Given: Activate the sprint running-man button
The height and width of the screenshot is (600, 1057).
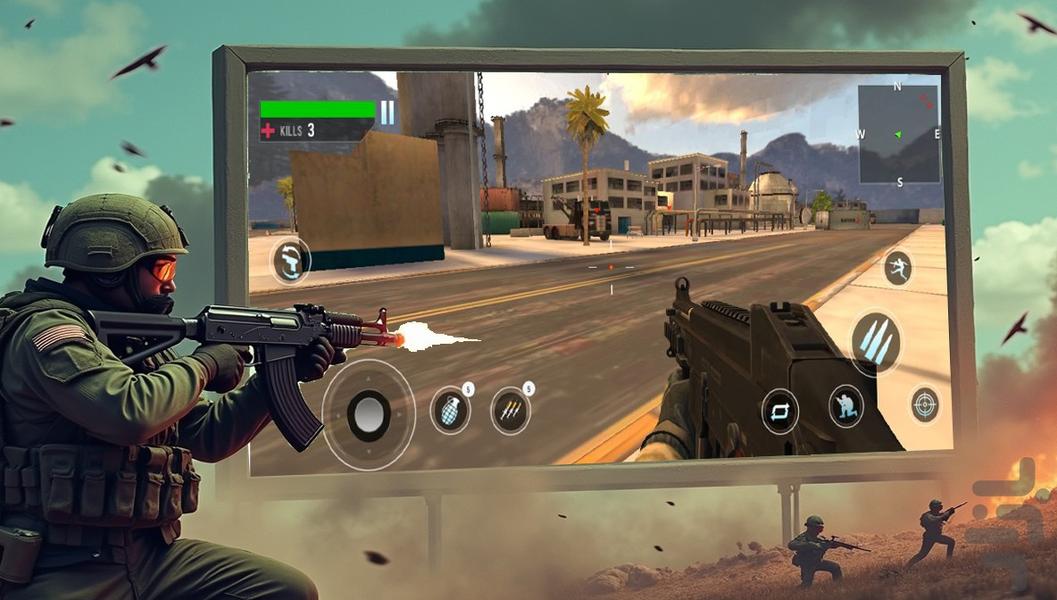Looking at the screenshot, I should pos(897,268).
